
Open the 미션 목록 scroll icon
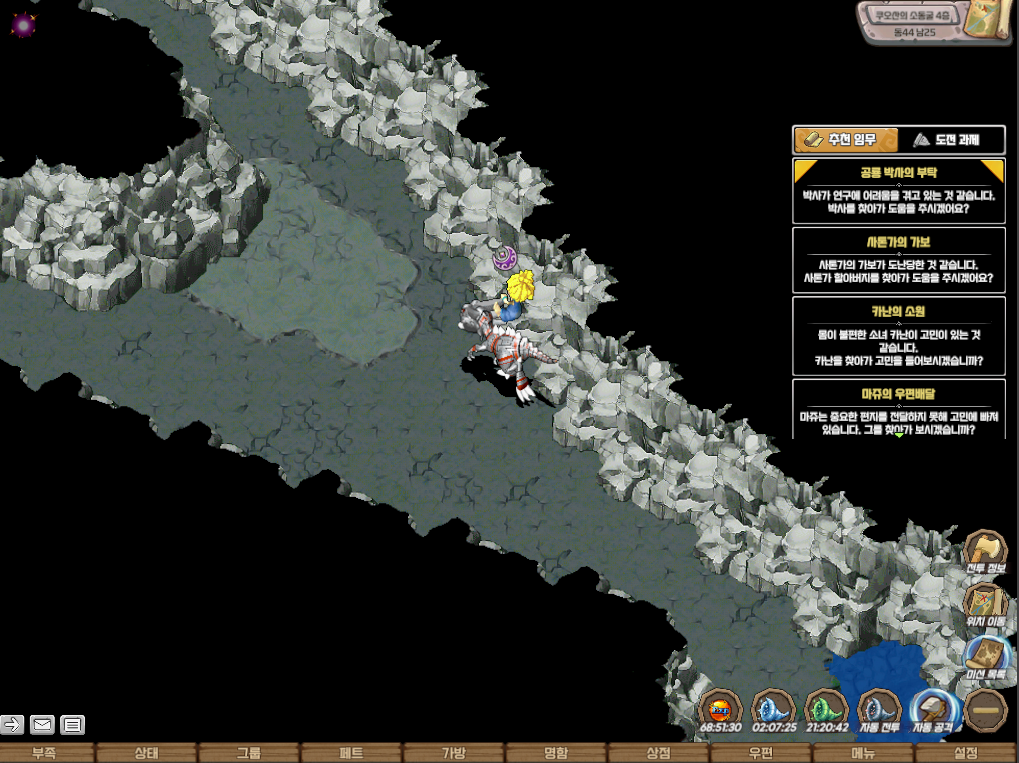[985, 656]
